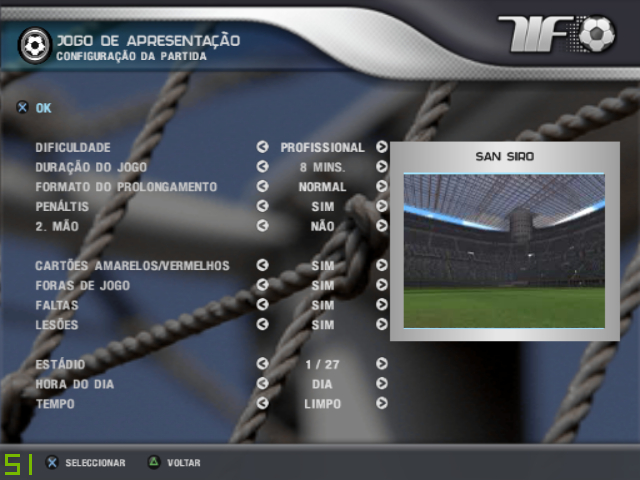
Task: Increase Duração do Jogo with right arrow
Action: [x=382, y=167]
